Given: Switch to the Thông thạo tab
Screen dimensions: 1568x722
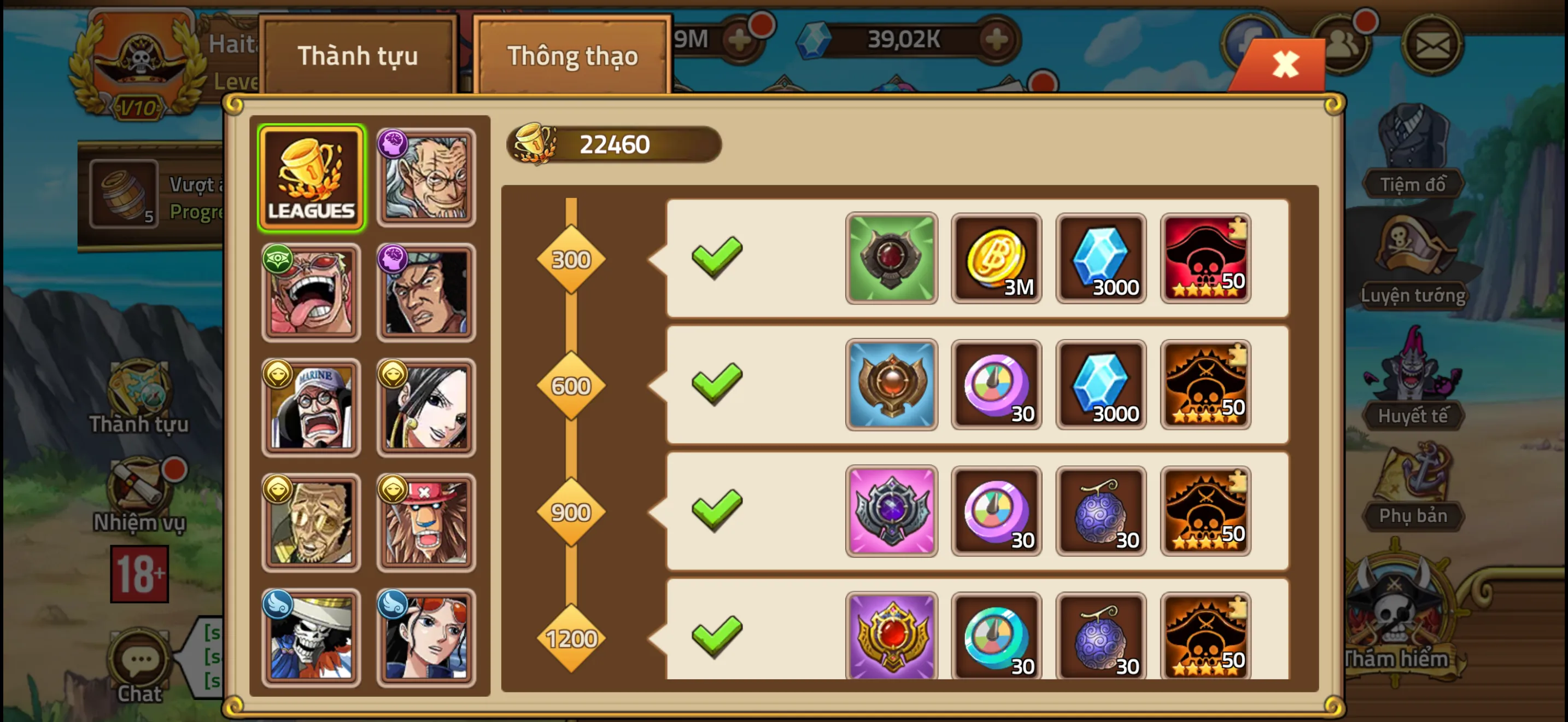Looking at the screenshot, I should click(573, 56).
